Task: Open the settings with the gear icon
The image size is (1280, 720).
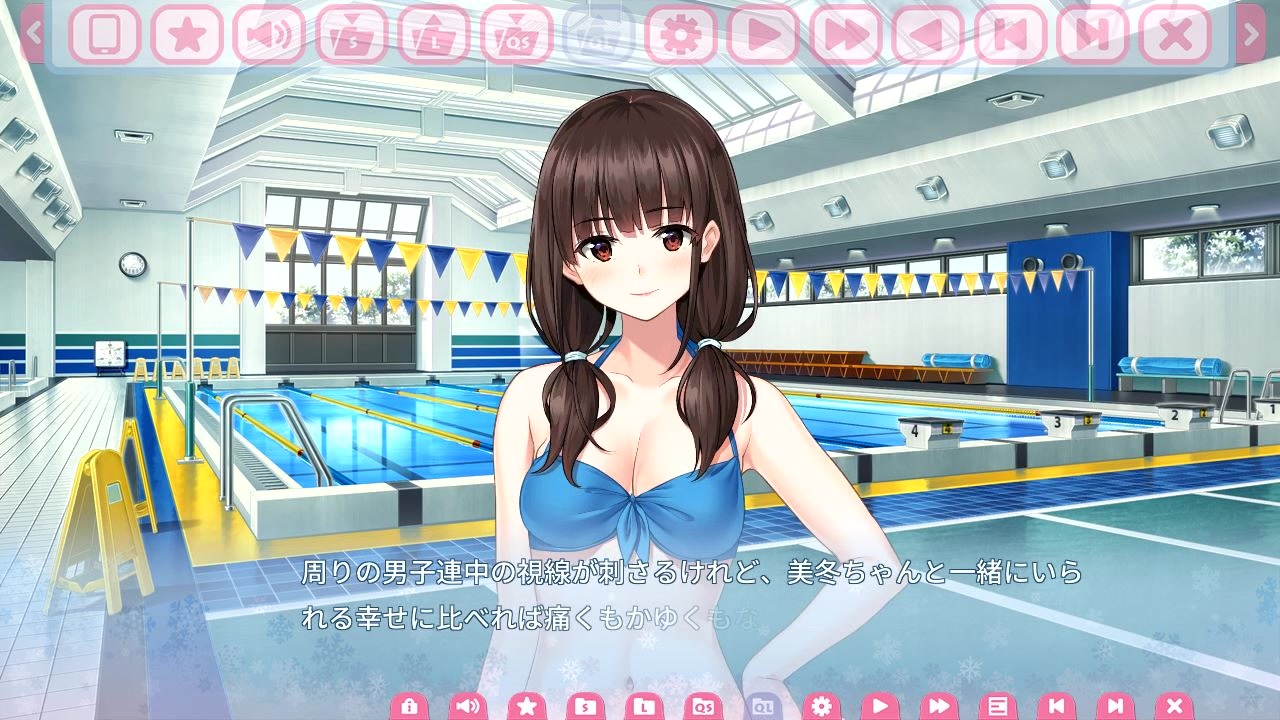Action: pyautogui.click(x=822, y=705)
